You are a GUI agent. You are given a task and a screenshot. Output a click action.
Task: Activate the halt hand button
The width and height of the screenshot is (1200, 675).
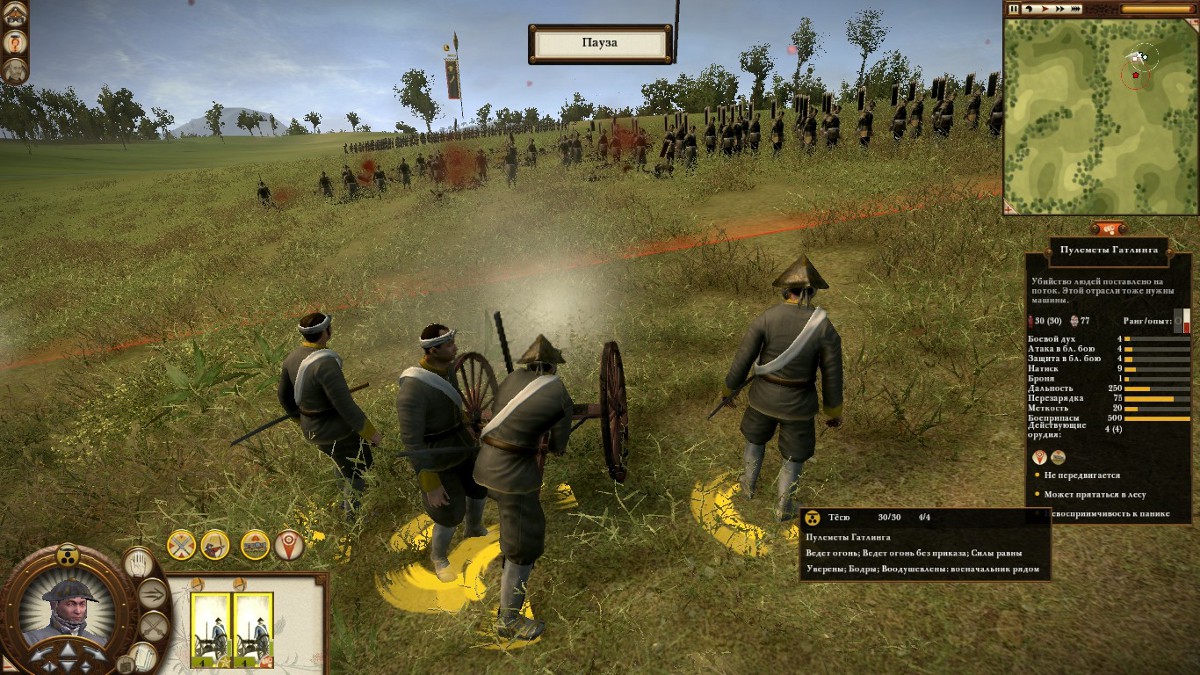pyautogui.click(x=141, y=563)
